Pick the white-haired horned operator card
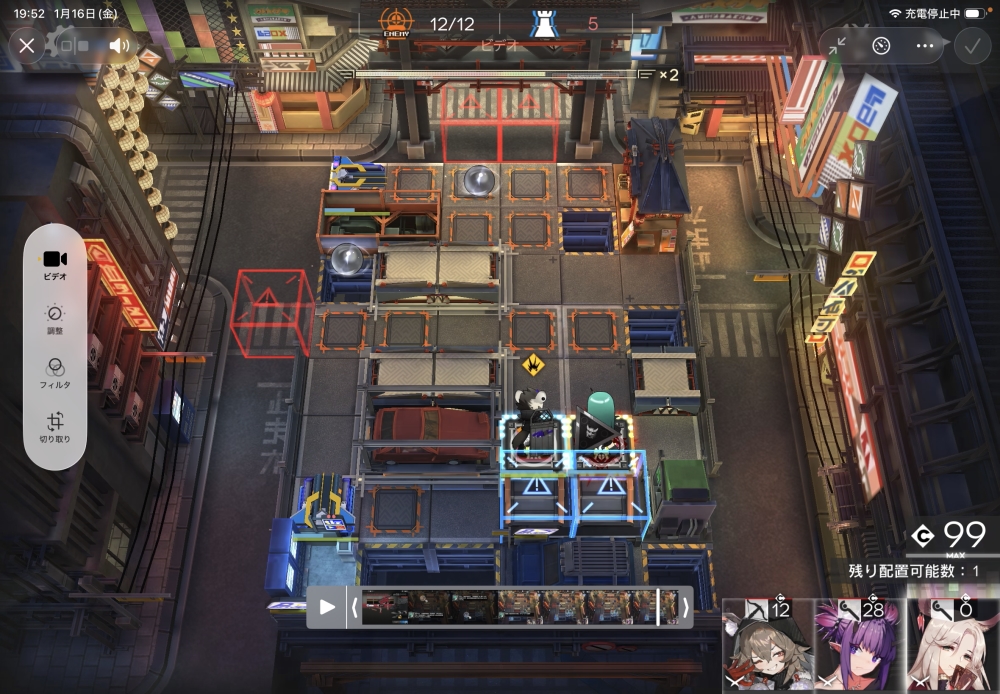The height and width of the screenshot is (694, 1000). [x=951, y=650]
